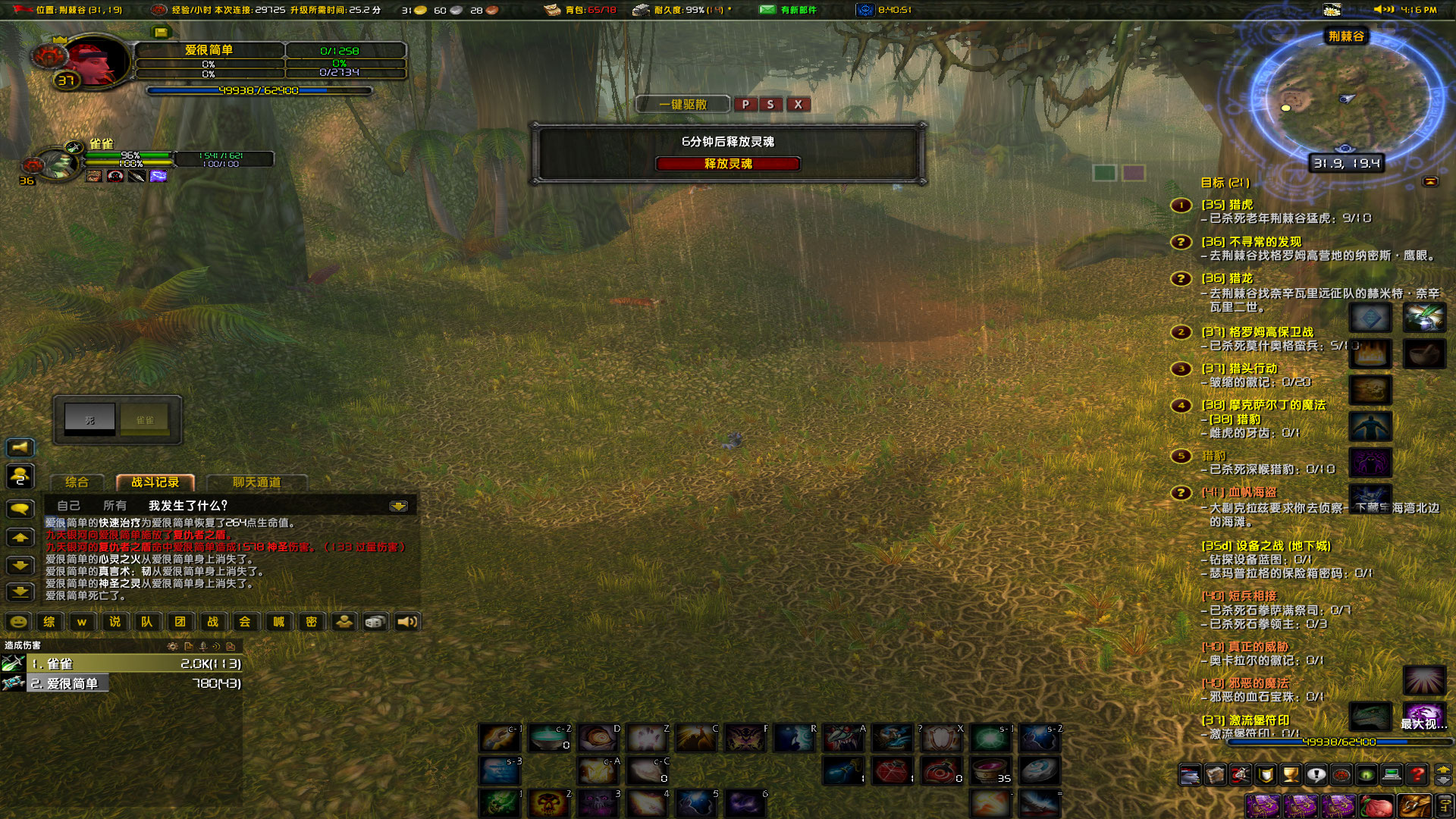Screen dimensions: 1456x819
Task: Select the 说 say channel button
Action: tap(115, 622)
